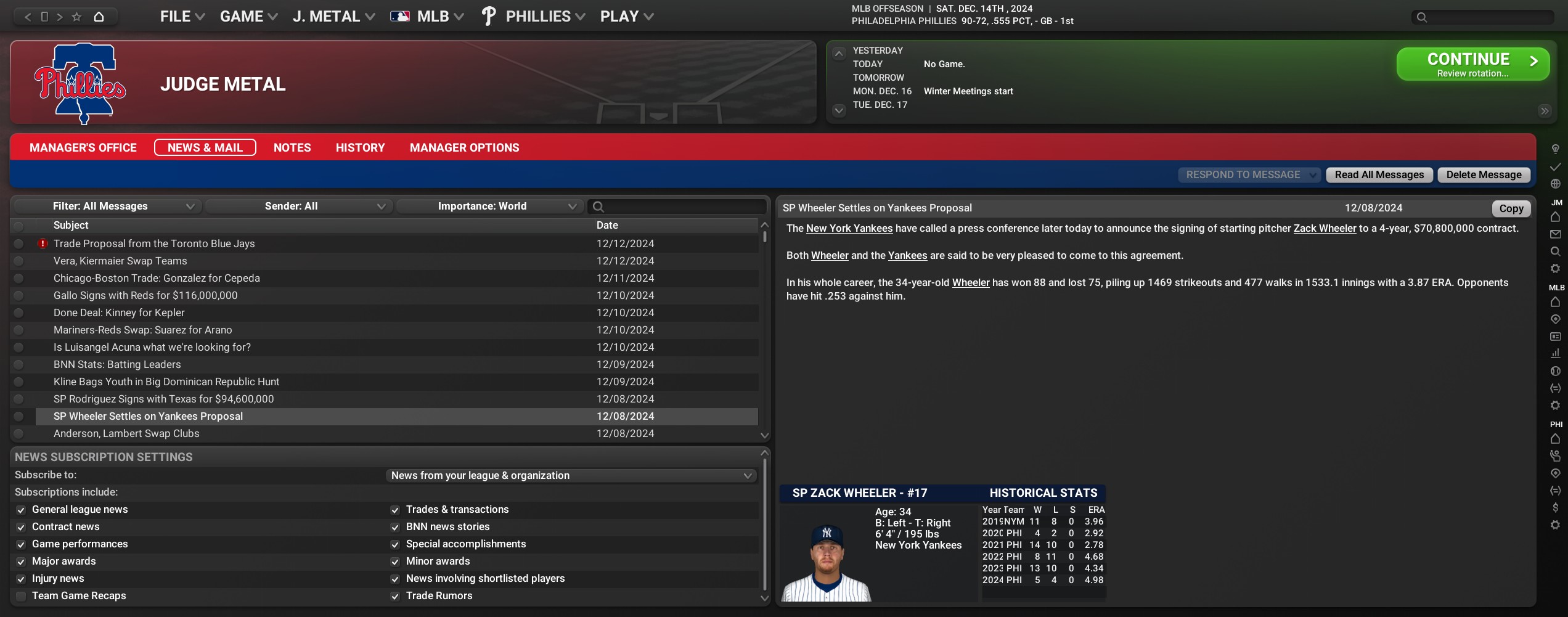Viewport: 1568px width, 617px height.
Task: Switch to the NOTES tab
Action: tap(292, 148)
